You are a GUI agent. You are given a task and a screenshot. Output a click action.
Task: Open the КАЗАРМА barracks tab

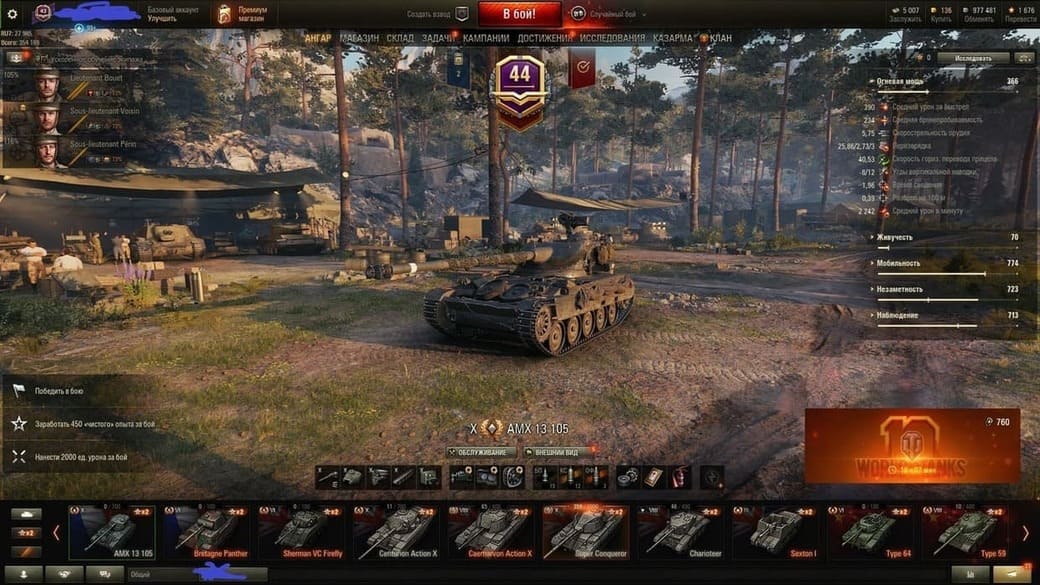click(673, 38)
